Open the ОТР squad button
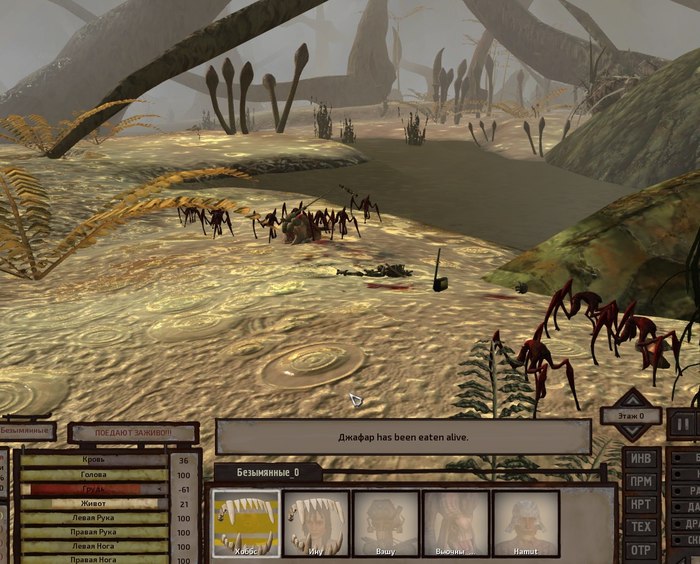700x564 pixels. tap(640, 550)
